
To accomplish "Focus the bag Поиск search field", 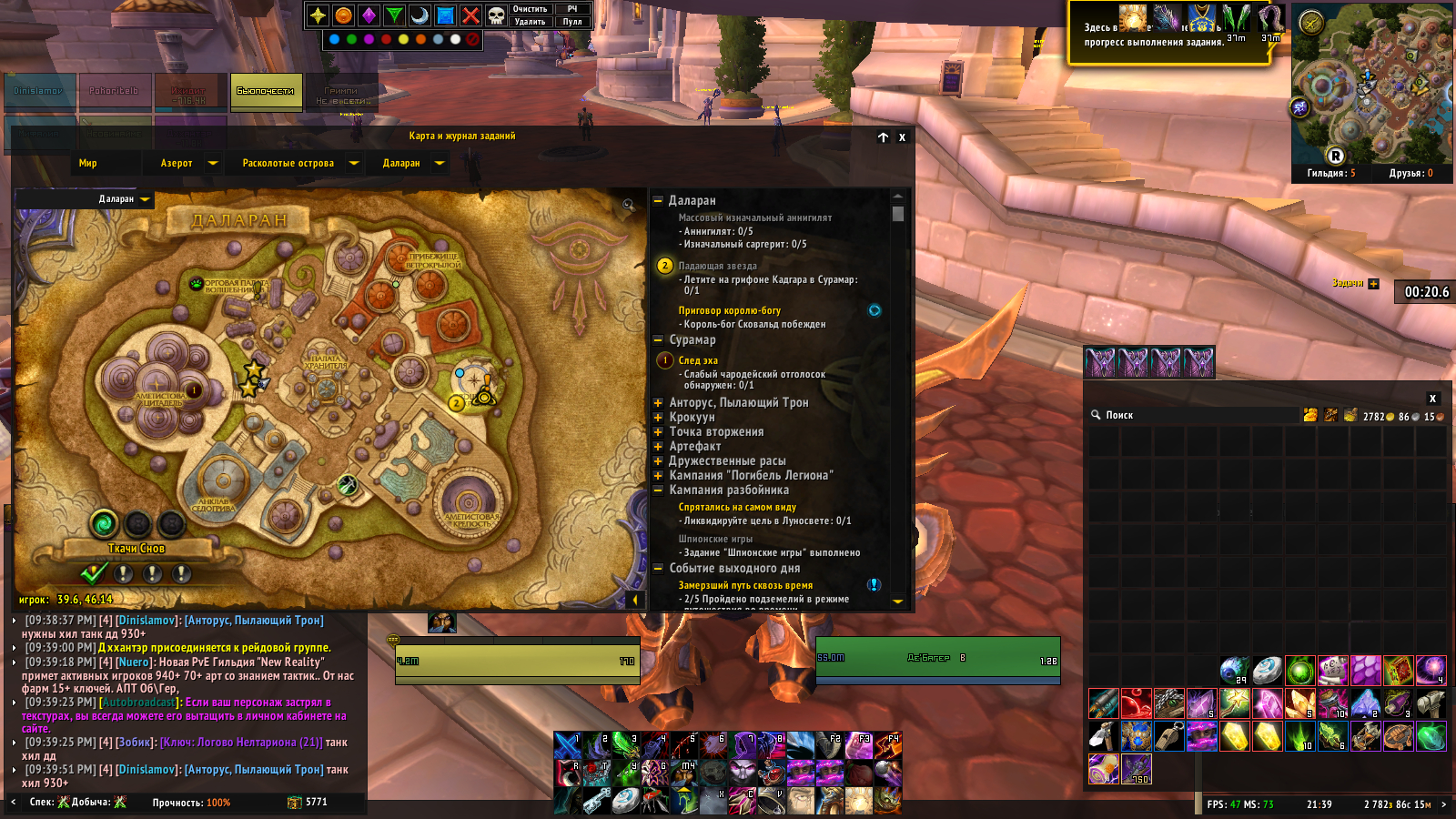I will coord(1183,416).
